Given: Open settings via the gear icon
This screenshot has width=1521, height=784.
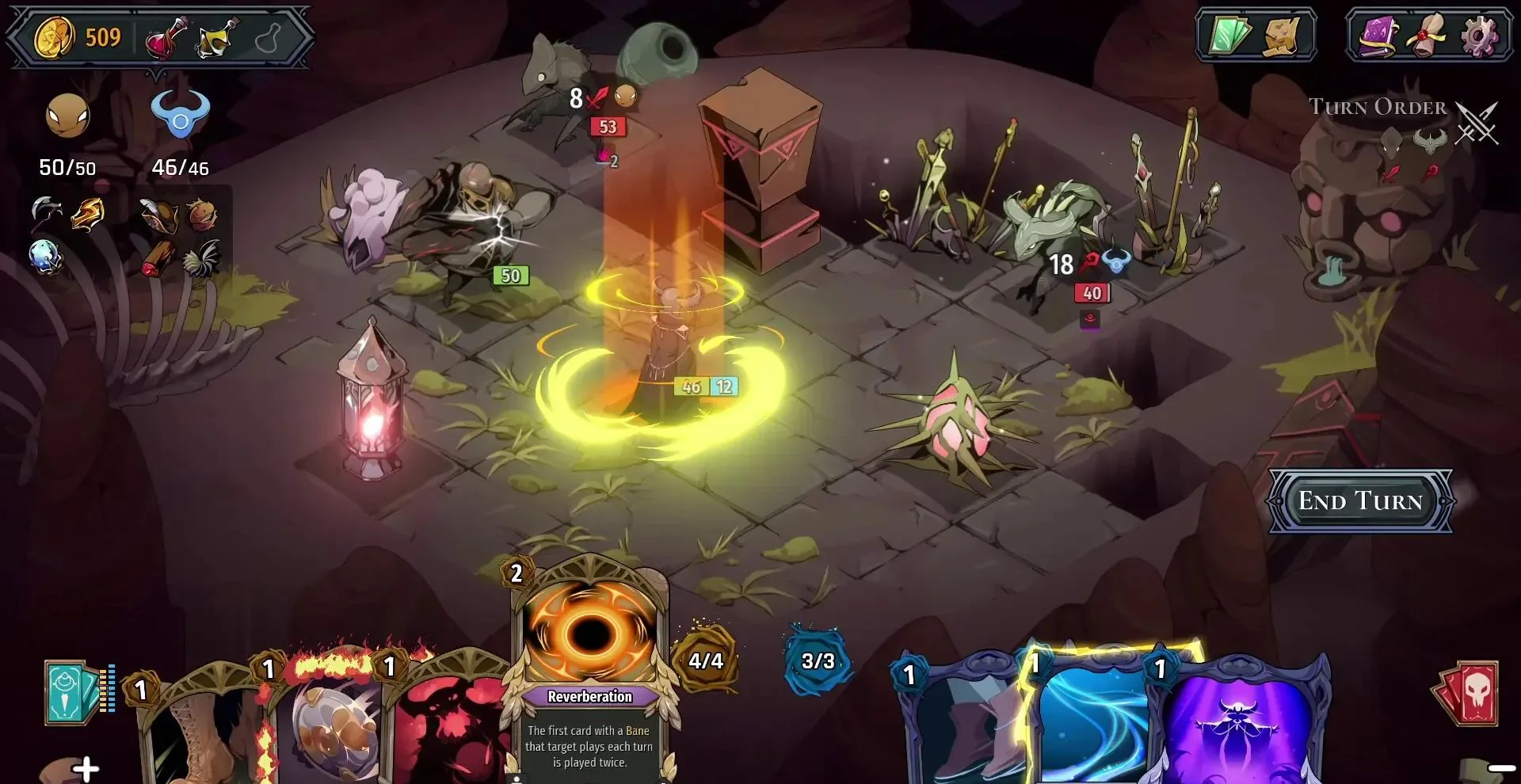Looking at the screenshot, I should (x=1479, y=36).
